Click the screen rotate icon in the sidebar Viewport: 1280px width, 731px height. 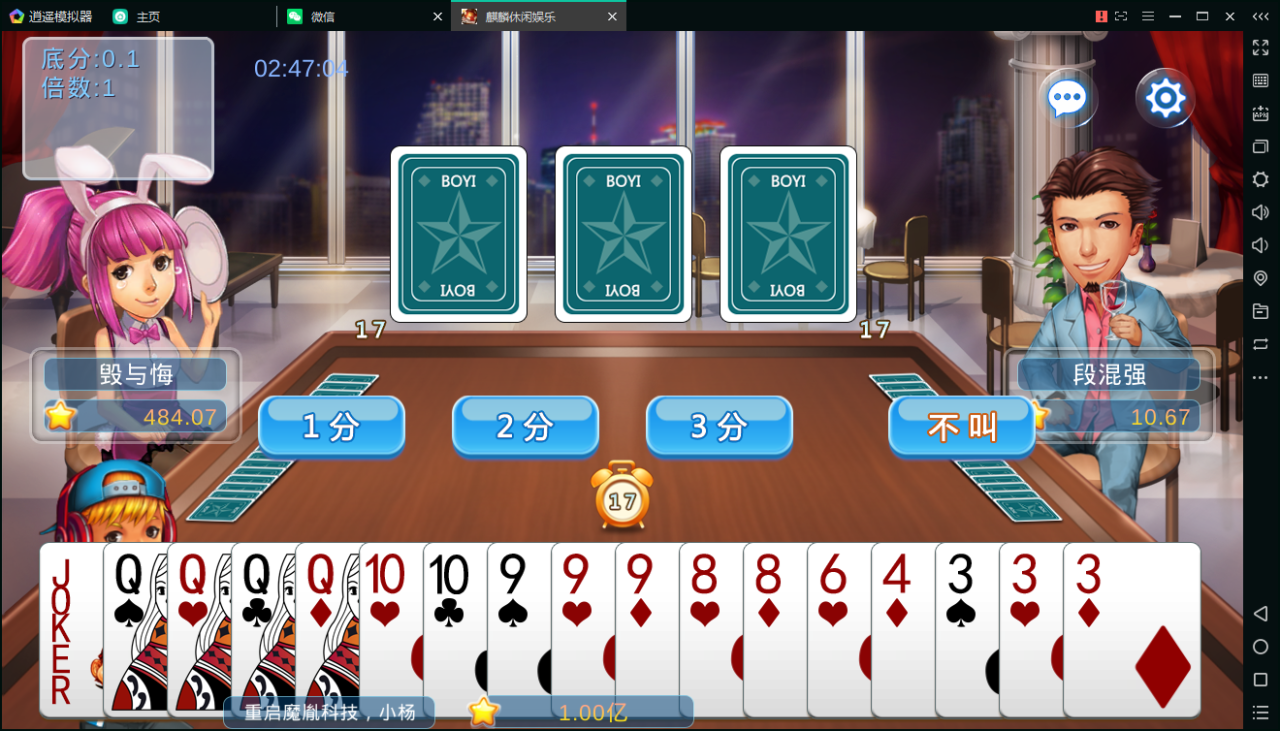pos(1260,344)
